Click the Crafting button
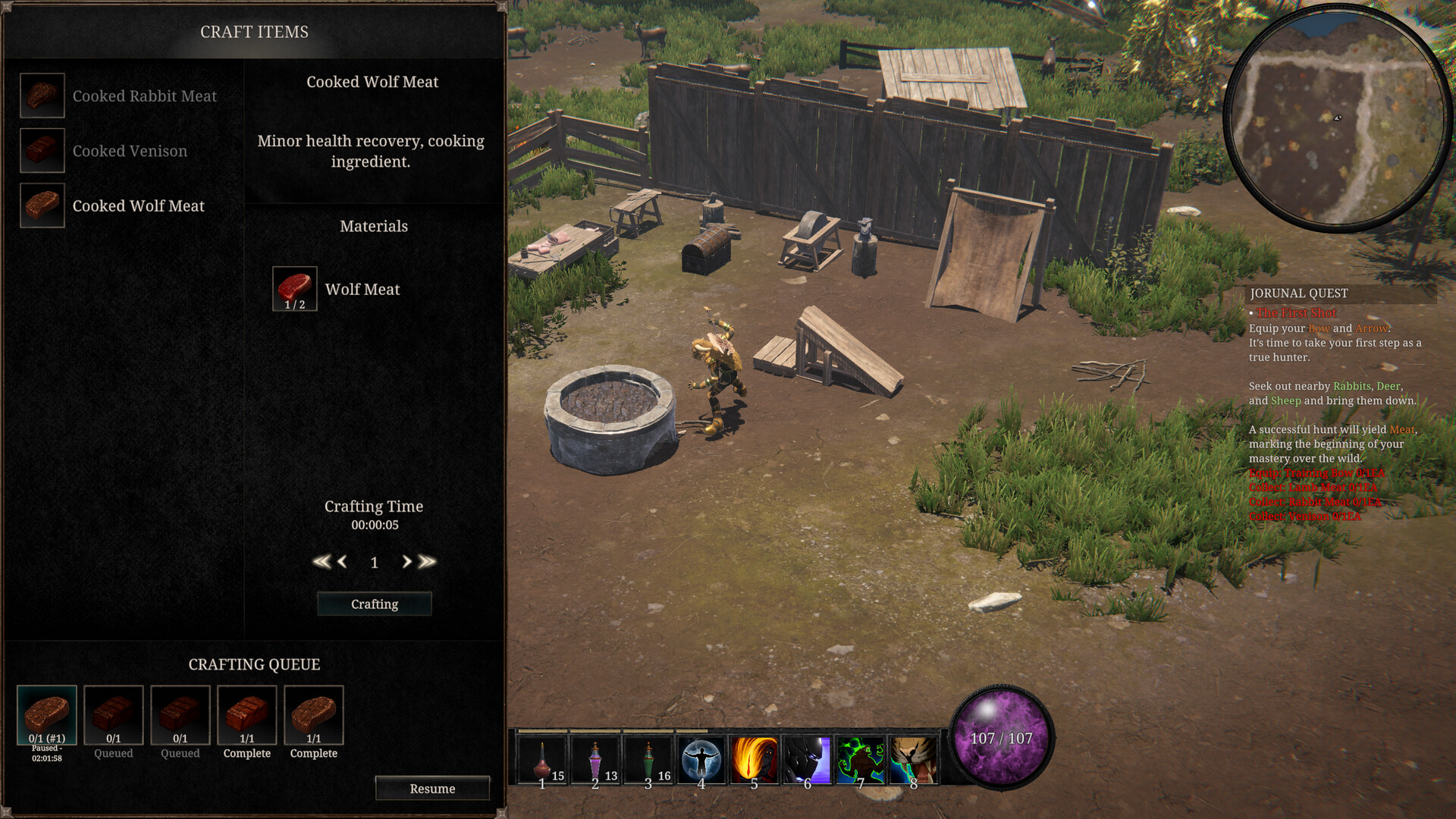 [x=374, y=604]
